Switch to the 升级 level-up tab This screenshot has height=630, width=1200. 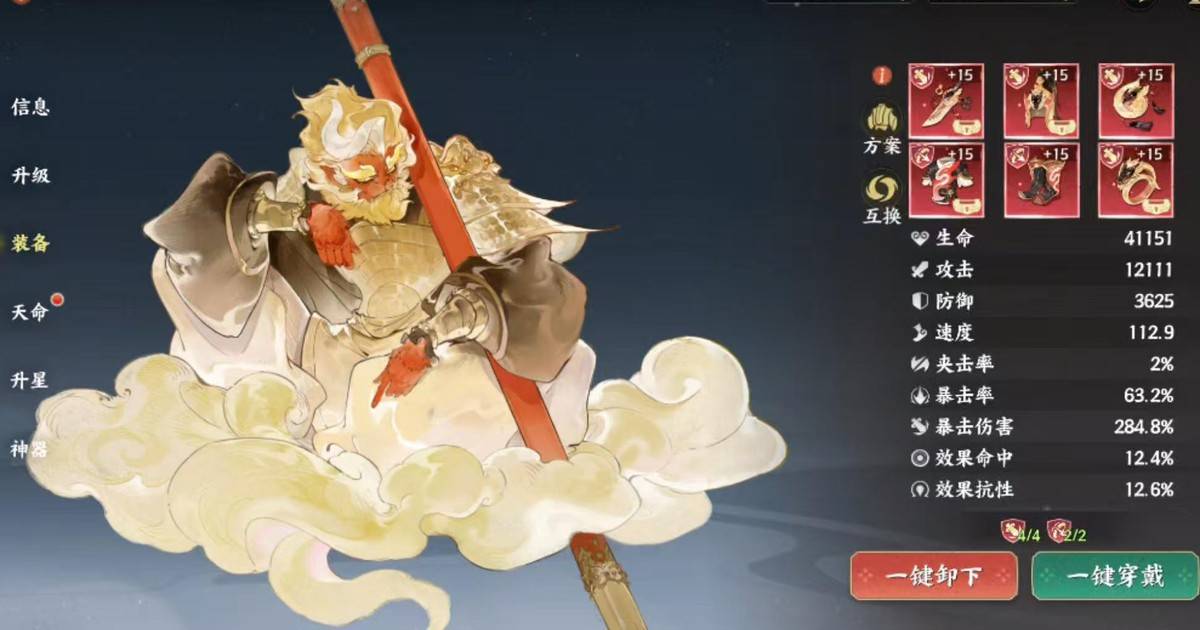click(x=31, y=175)
